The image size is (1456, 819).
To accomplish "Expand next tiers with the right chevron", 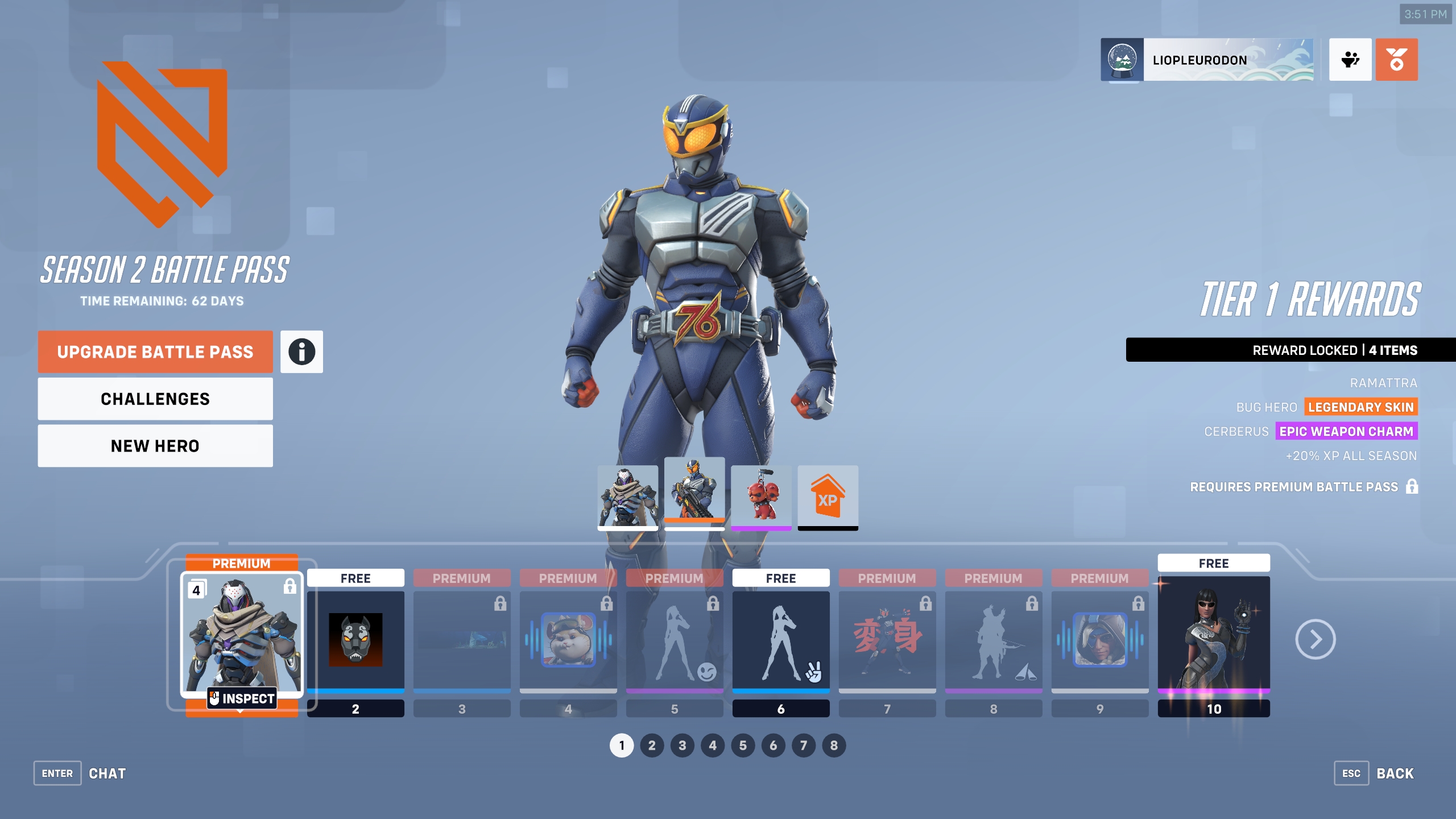I will (1317, 639).
